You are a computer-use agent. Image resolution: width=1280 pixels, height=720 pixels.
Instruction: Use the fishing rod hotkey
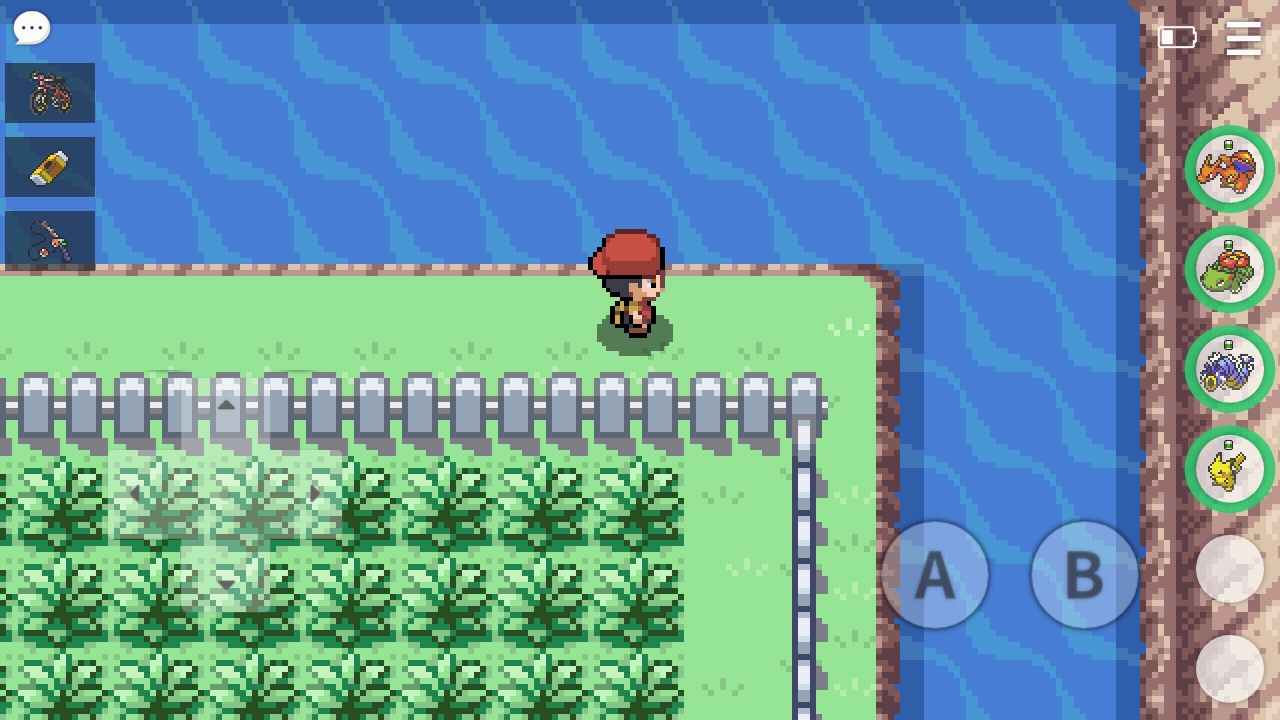[x=50, y=240]
